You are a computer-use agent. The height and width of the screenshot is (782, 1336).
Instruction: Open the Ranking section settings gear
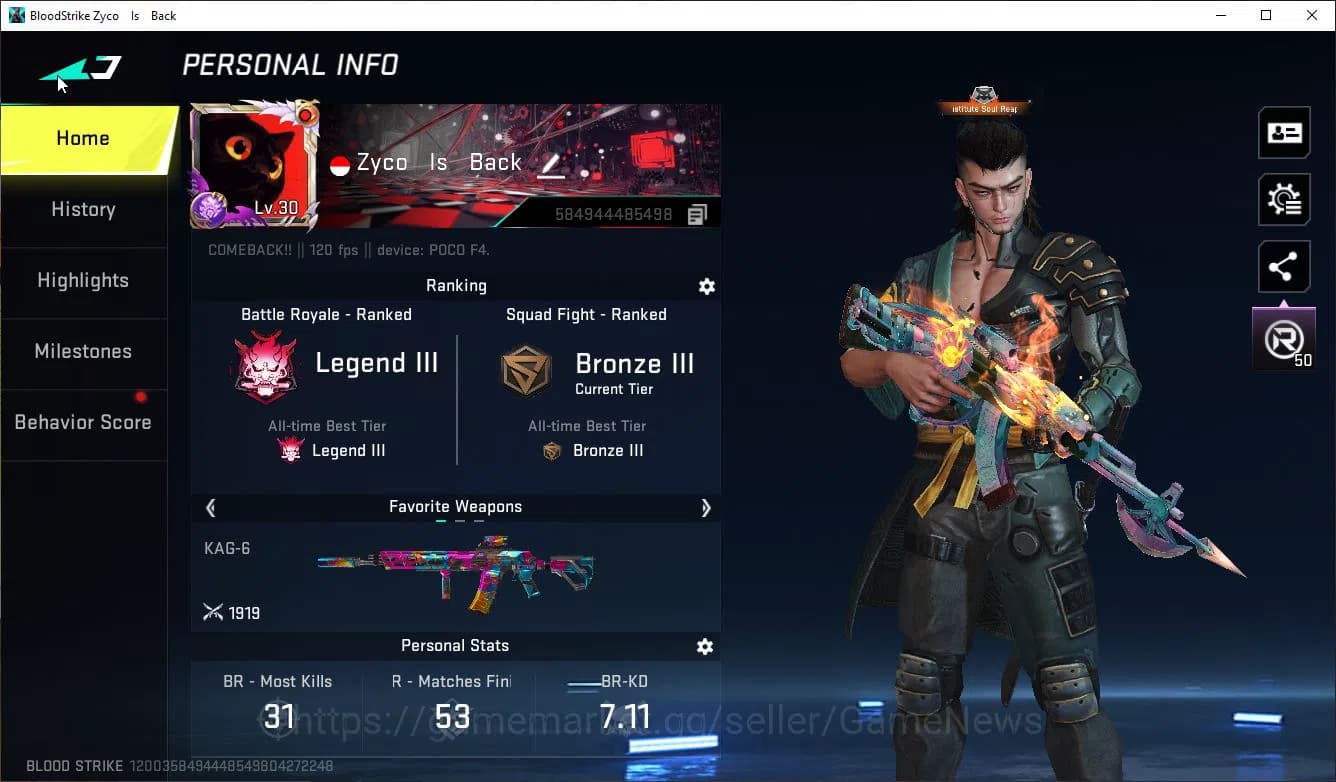[x=707, y=286]
